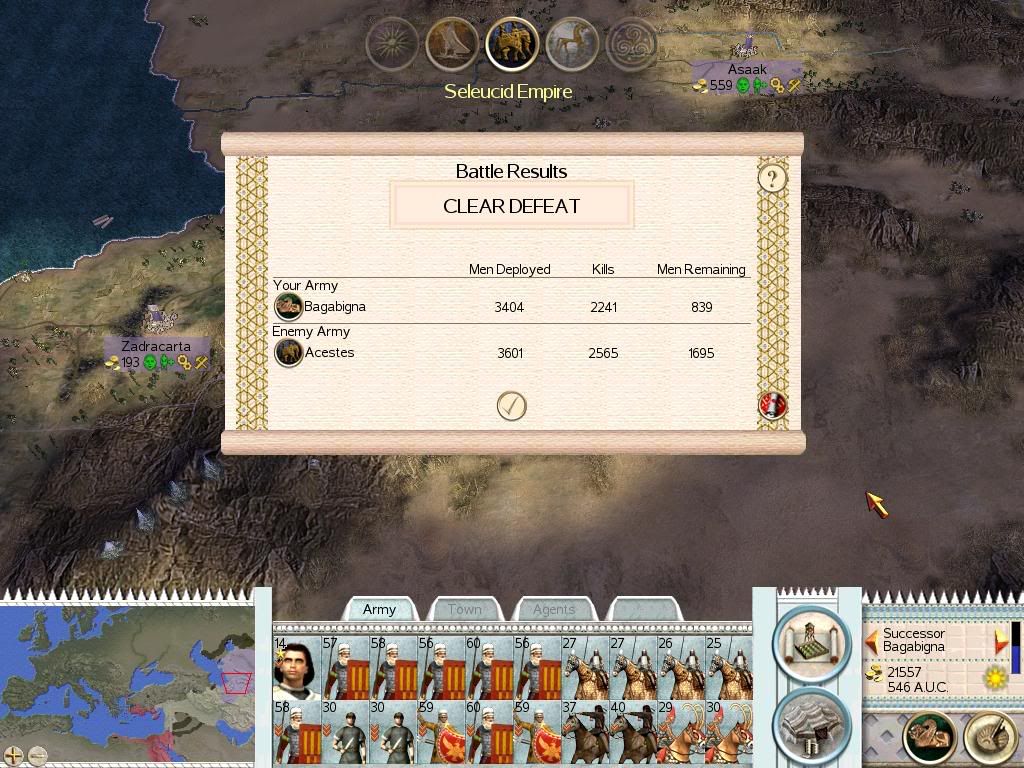Viewport: 1024px width, 768px height.
Task: Click the Zadracarta settlement label
Action: pyautogui.click(x=156, y=346)
